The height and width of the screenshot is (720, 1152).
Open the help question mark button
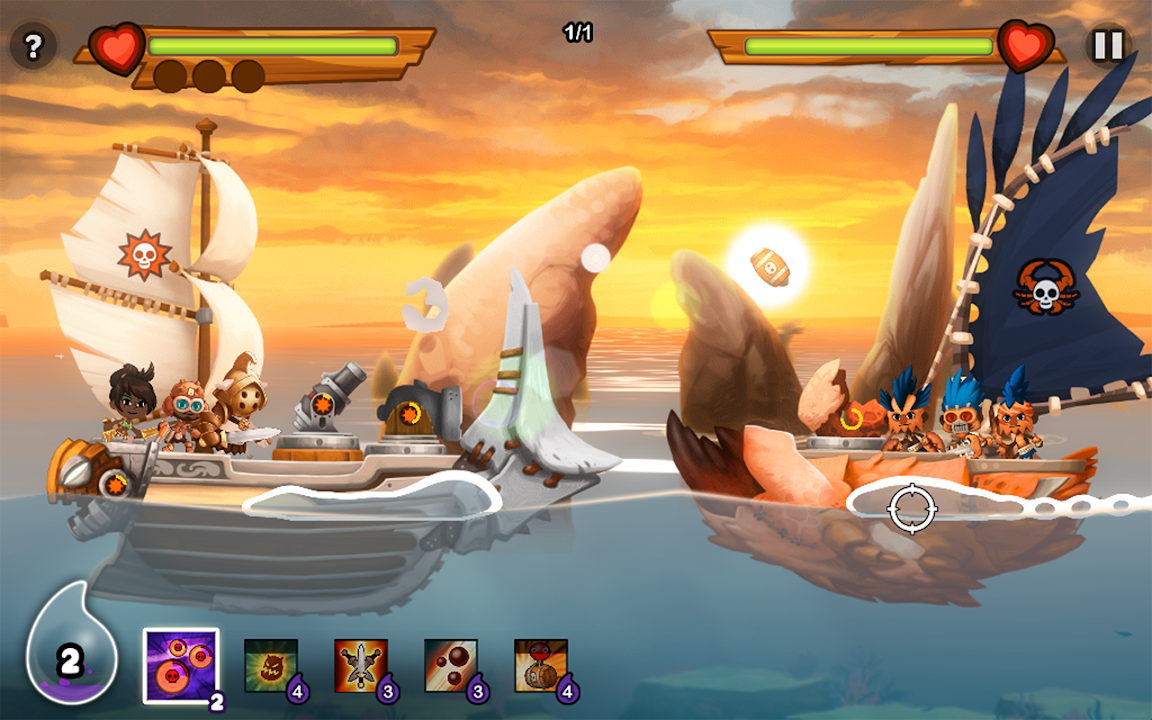coord(33,46)
